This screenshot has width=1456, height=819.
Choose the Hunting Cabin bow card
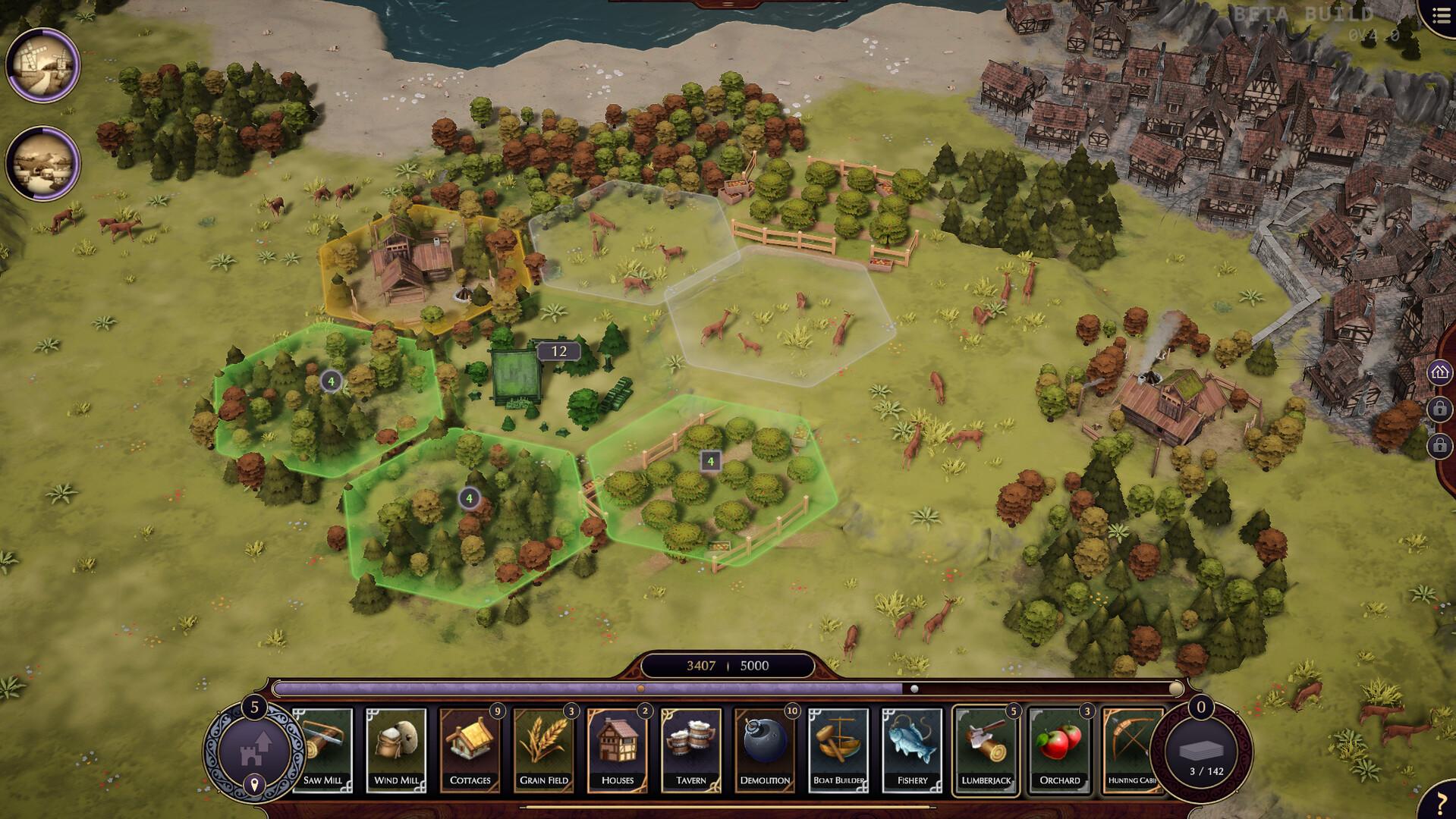1131,750
